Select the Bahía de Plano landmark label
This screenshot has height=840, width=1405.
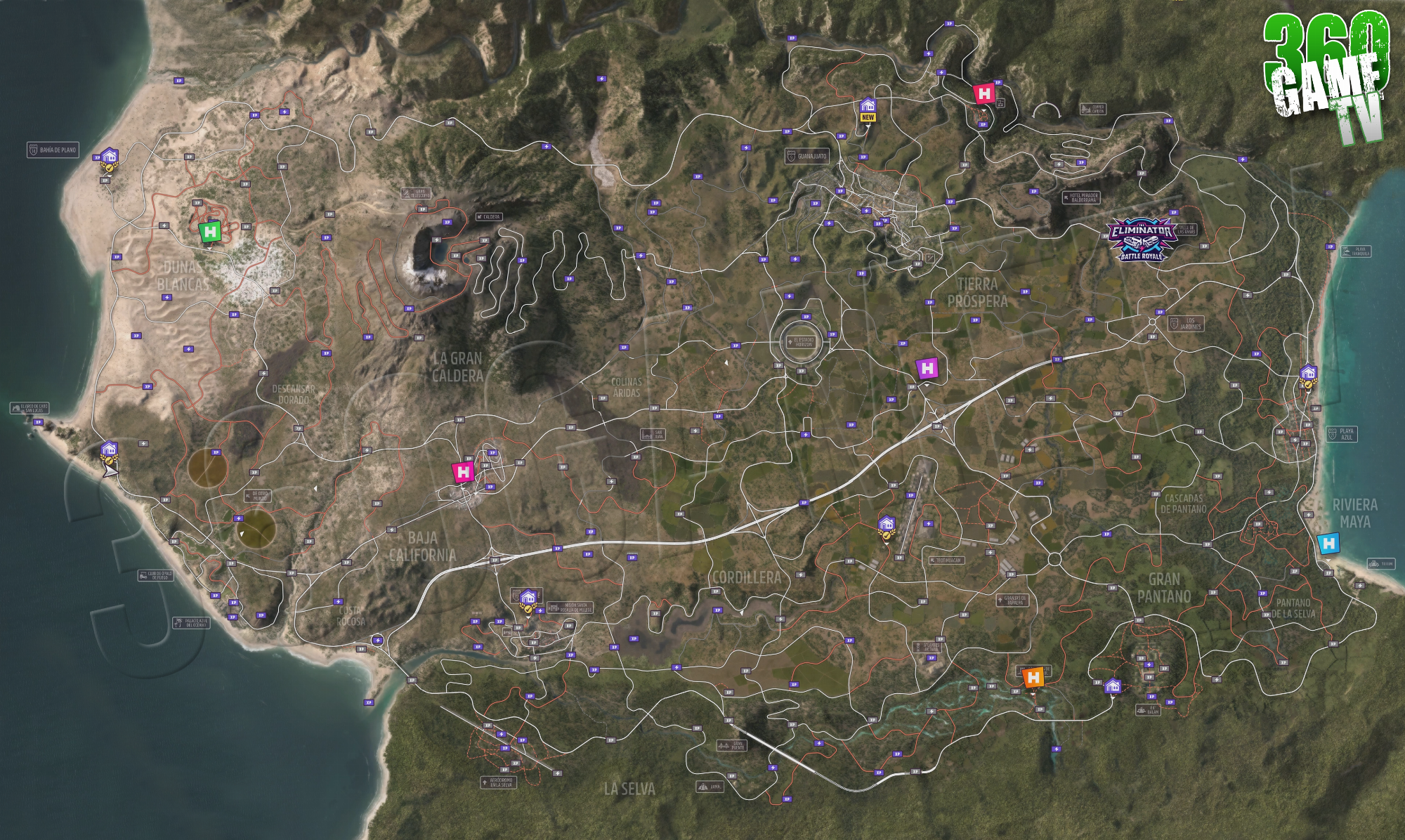[53, 150]
